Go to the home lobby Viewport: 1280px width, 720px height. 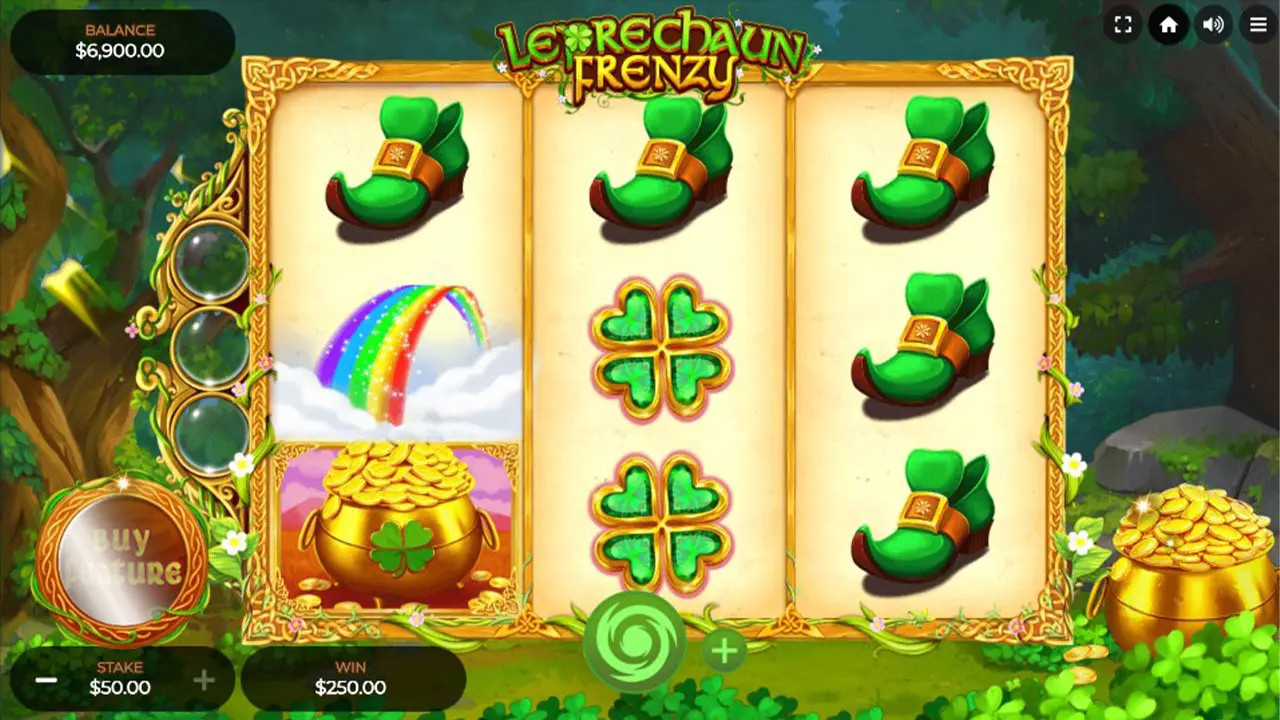1168,25
